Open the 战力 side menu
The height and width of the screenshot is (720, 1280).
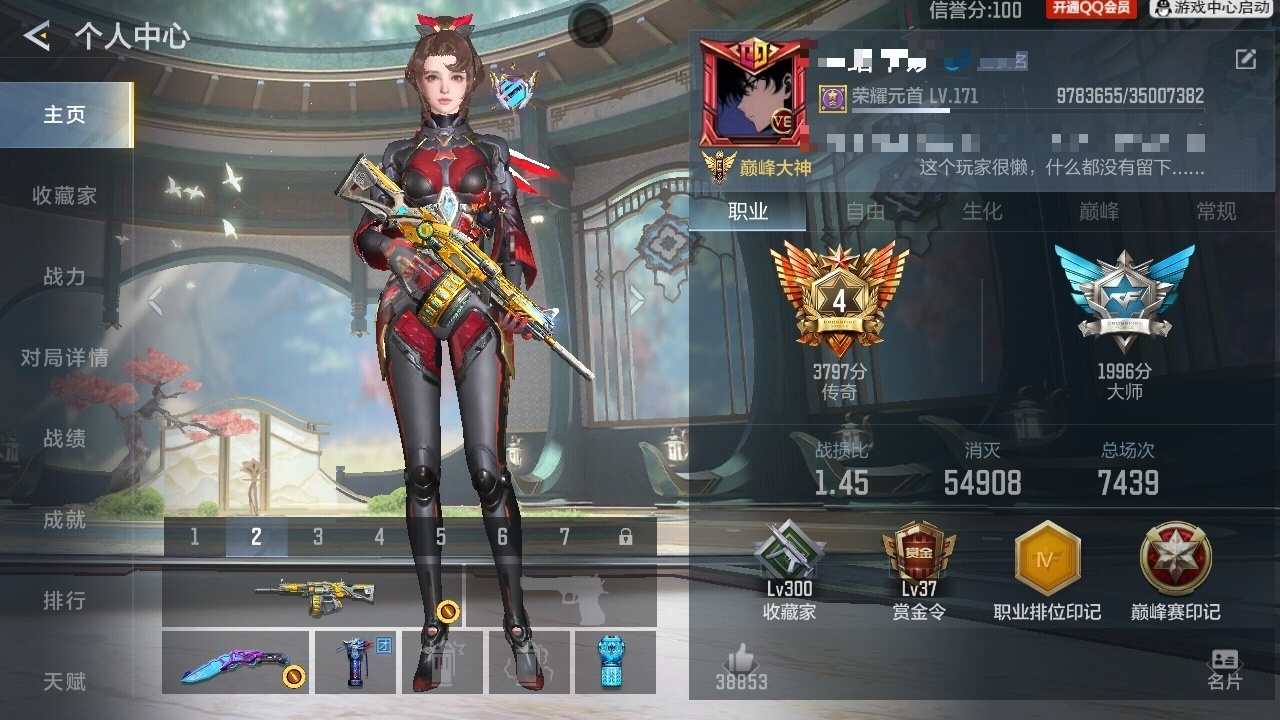tap(65, 277)
